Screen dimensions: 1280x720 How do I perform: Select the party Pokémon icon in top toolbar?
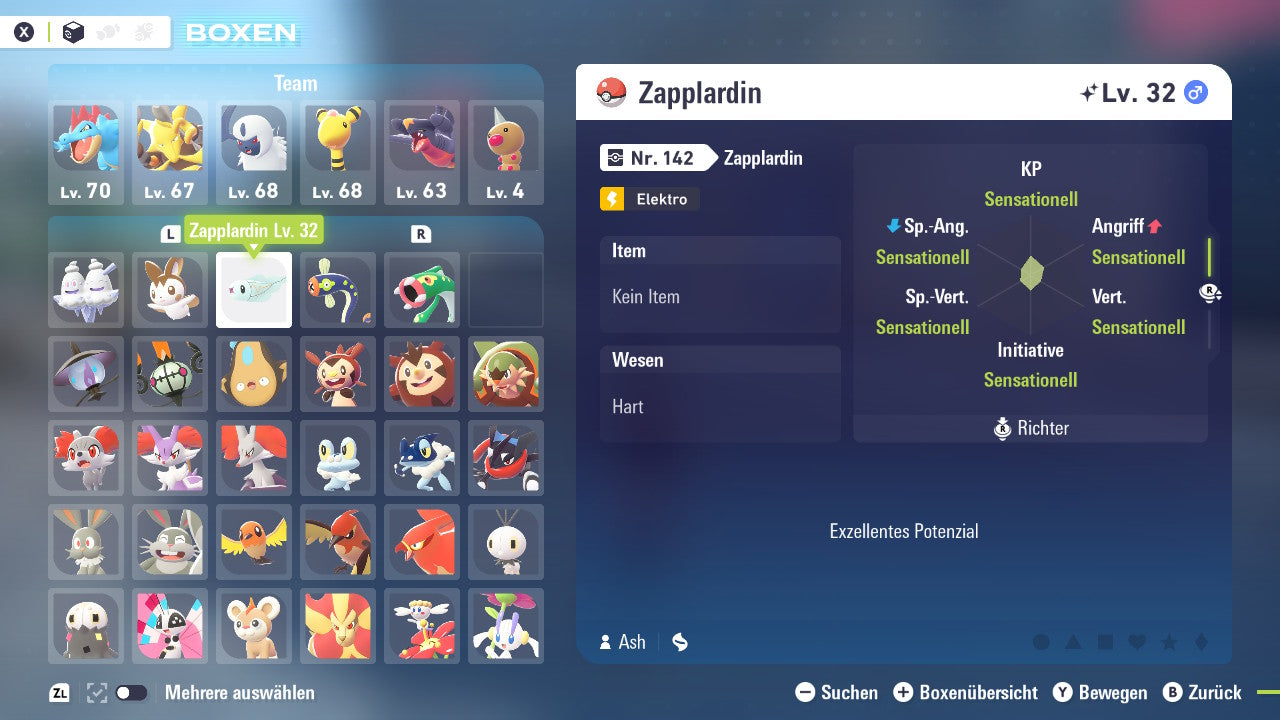click(x=107, y=31)
